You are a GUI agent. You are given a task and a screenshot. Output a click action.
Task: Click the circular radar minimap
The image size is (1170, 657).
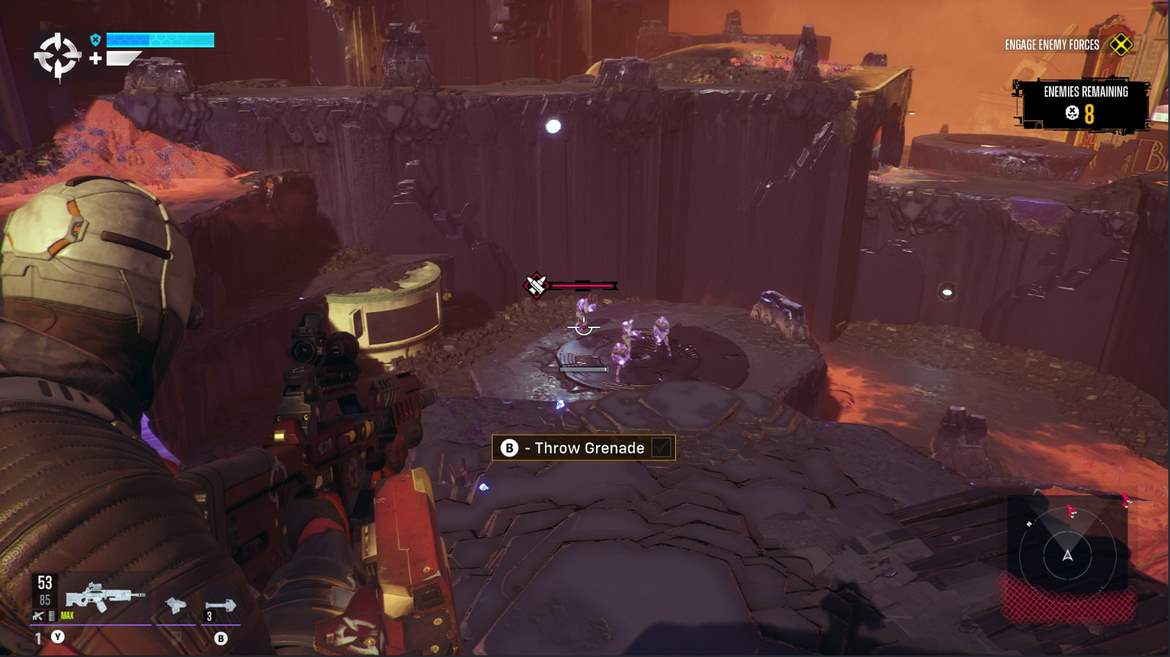coord(1067,554)
